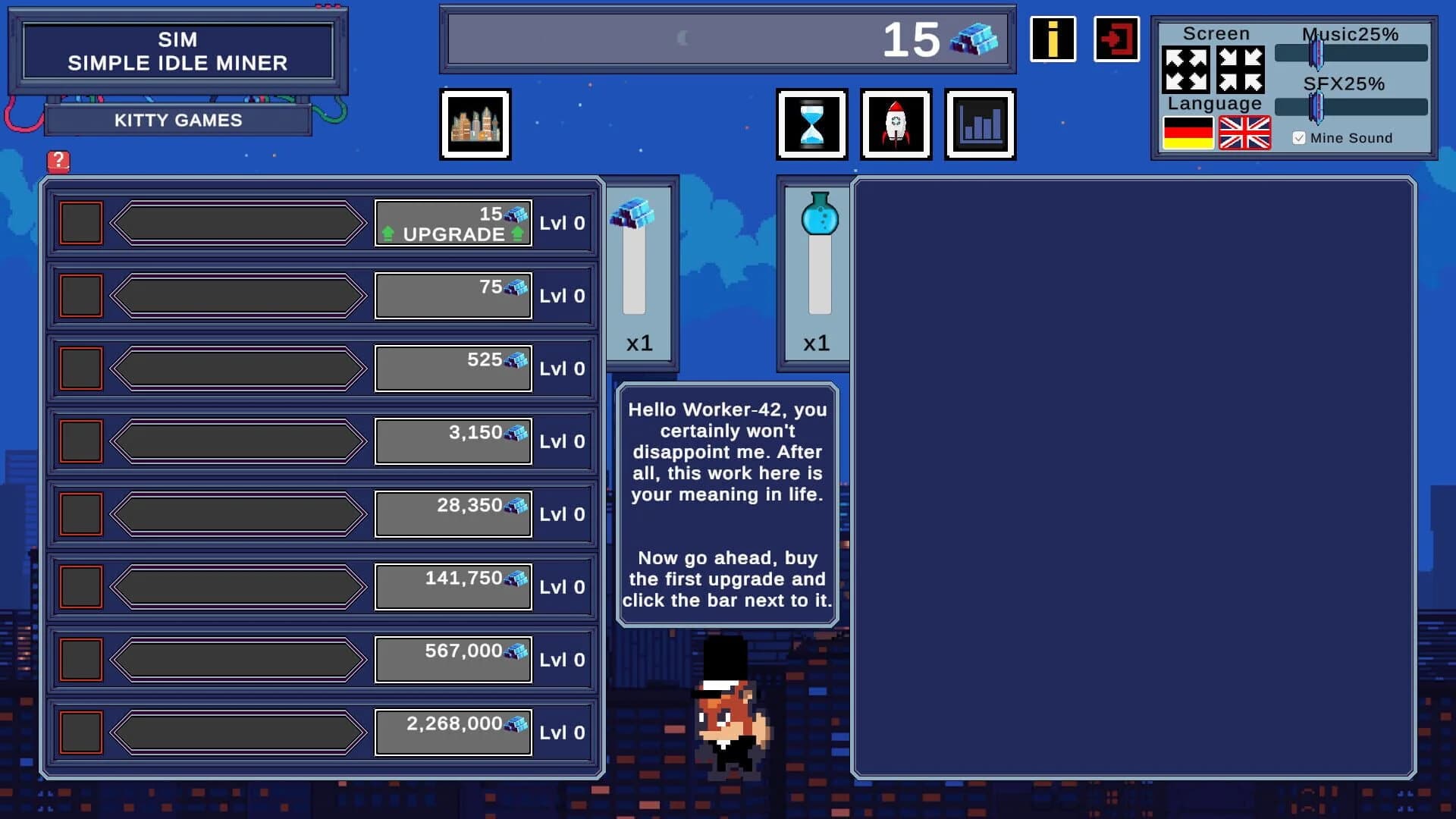This screenshot has width=1456, height=819.
Task: Select the hourglass time icon
Action: tap(811, 124)
